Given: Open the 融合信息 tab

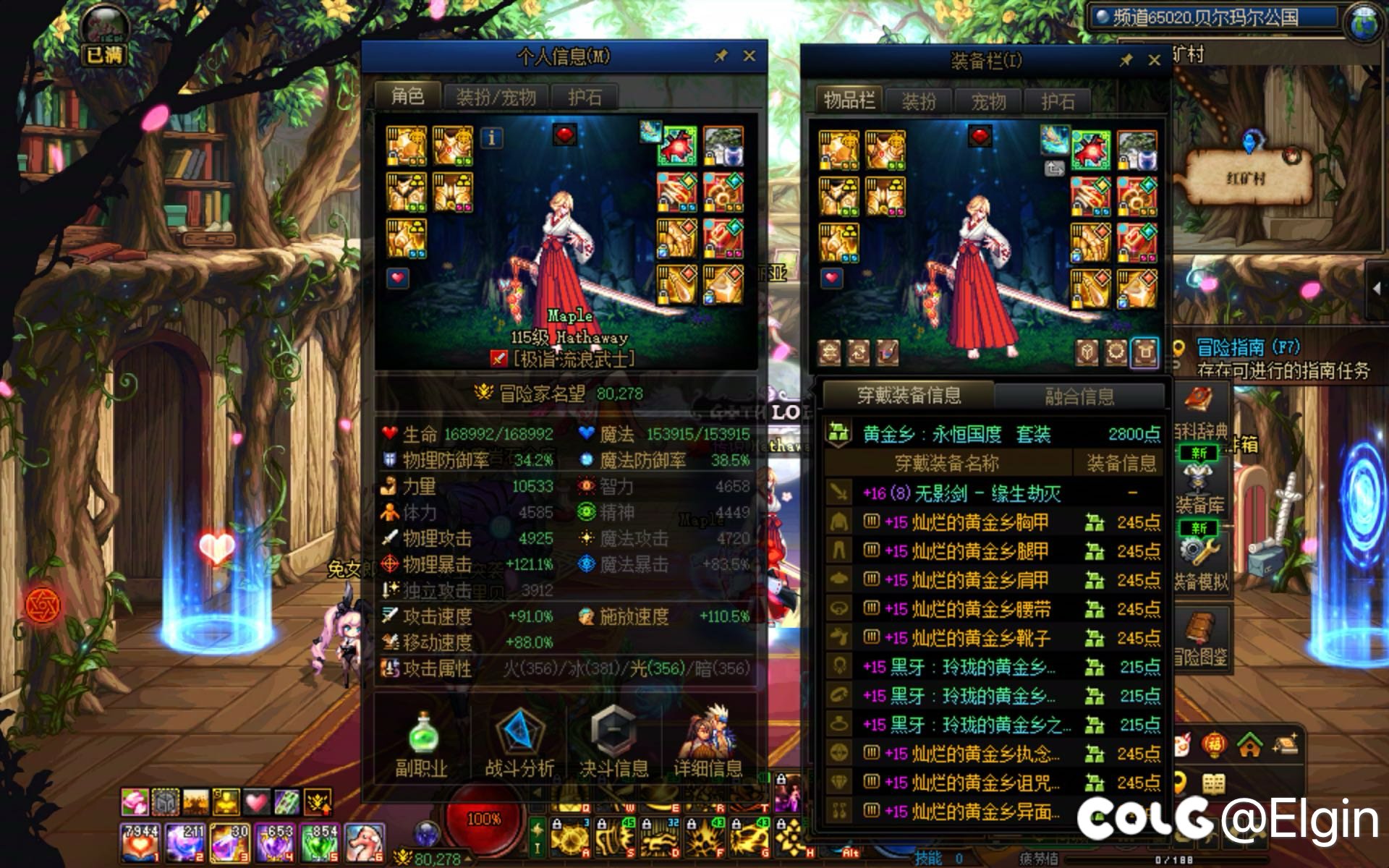Looking at the screenshot, I should (x=1079, y=396).
